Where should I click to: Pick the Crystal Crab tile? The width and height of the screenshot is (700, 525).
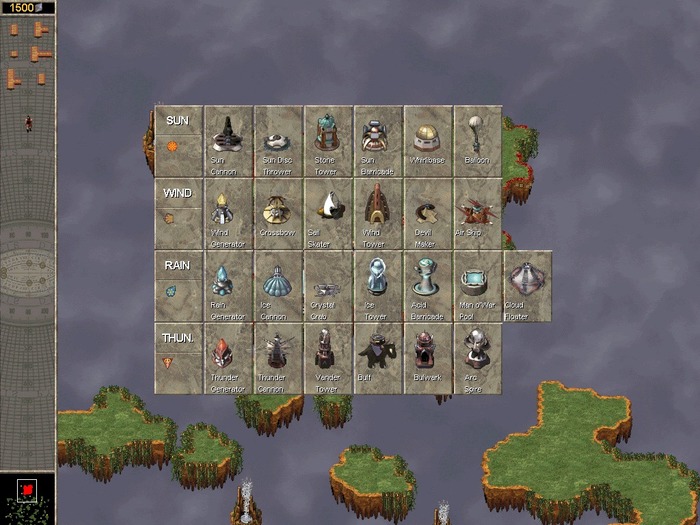tap(328, 285)
